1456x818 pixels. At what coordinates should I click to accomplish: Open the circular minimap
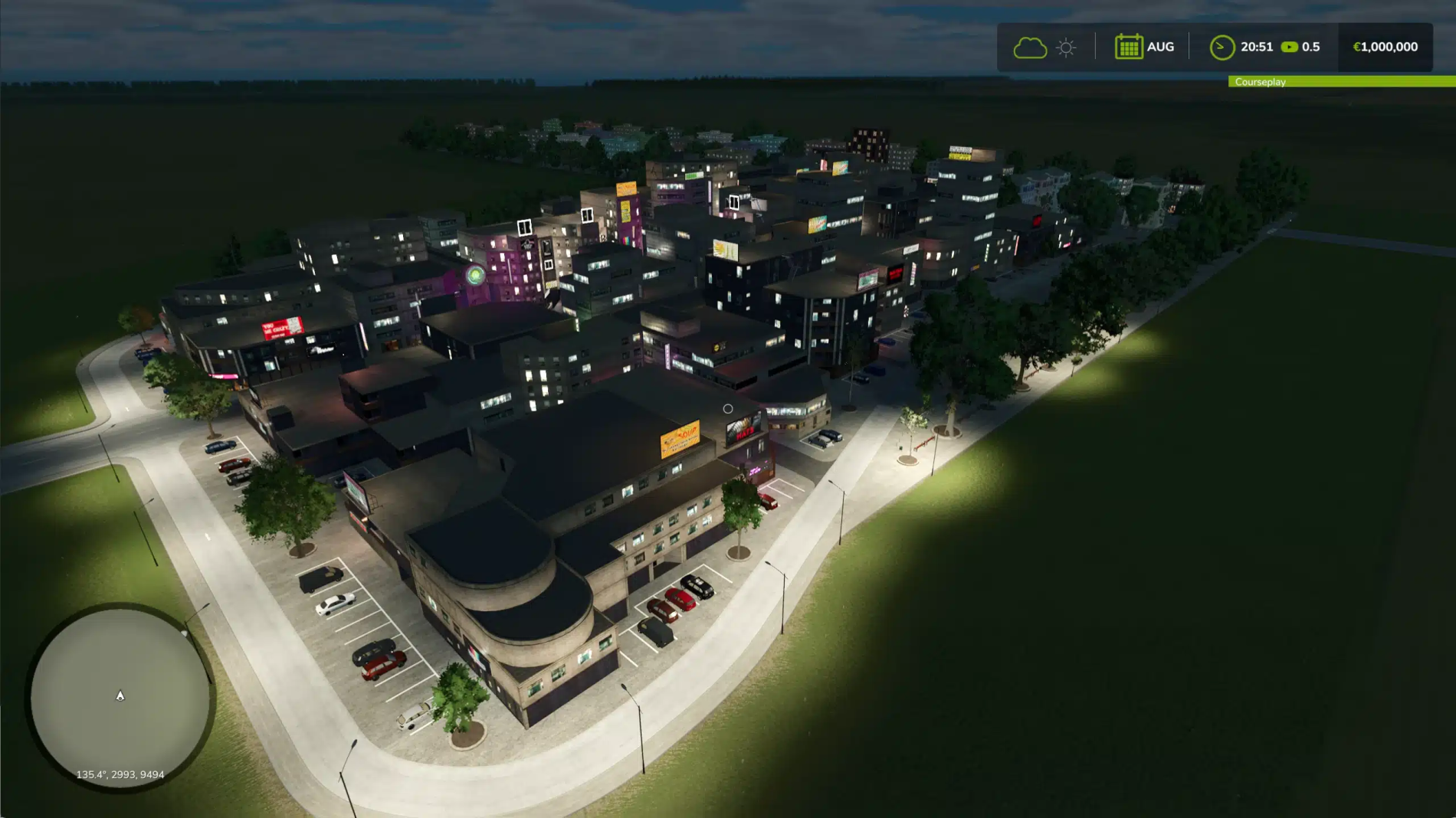coord(120,696)
